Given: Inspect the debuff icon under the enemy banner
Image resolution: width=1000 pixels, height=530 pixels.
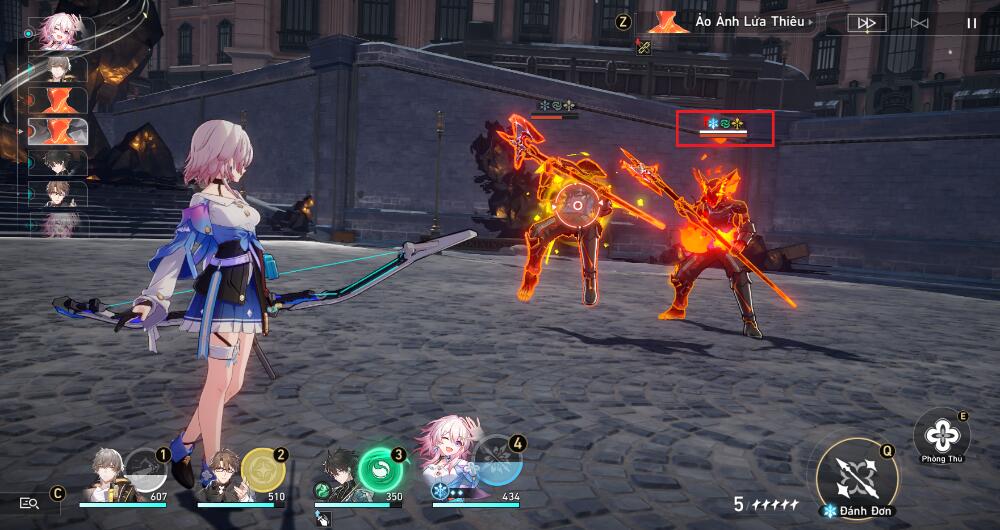Looking at the screenshot, I should 643,46.
